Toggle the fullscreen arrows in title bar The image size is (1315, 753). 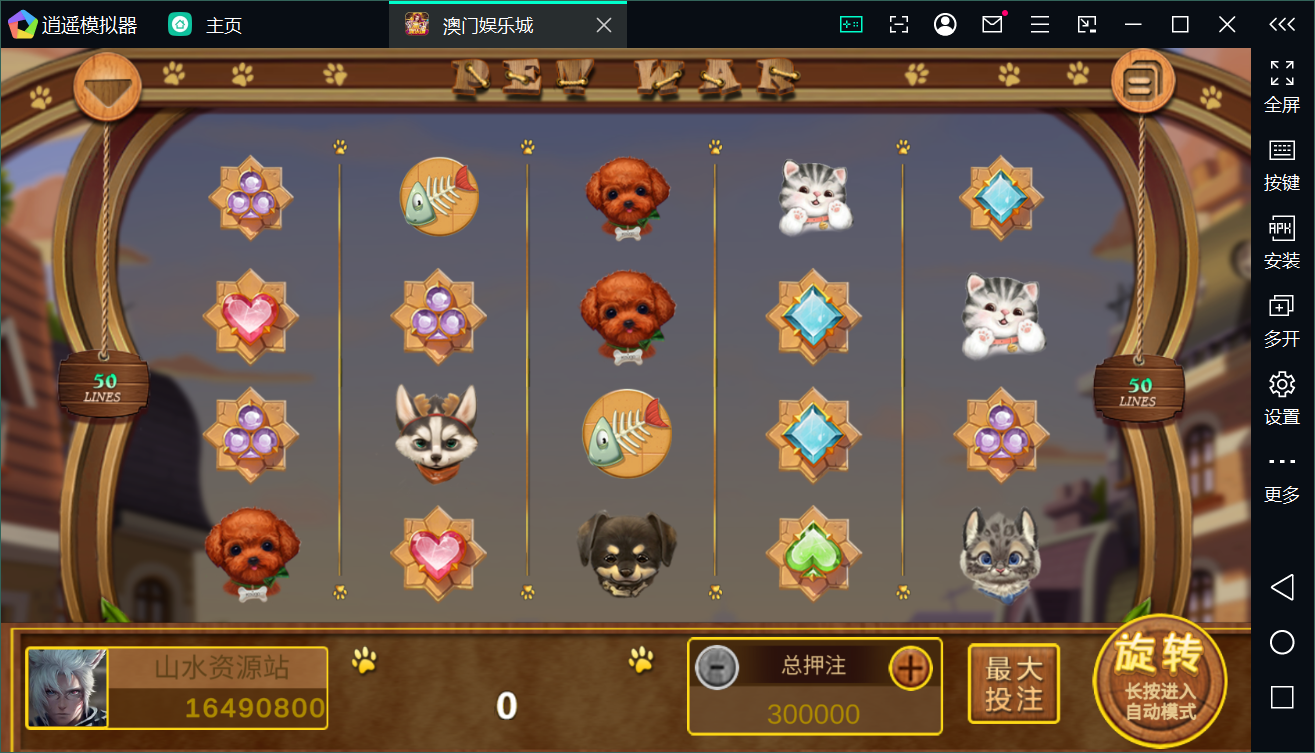pyautogui.click(x=899, y=23)
